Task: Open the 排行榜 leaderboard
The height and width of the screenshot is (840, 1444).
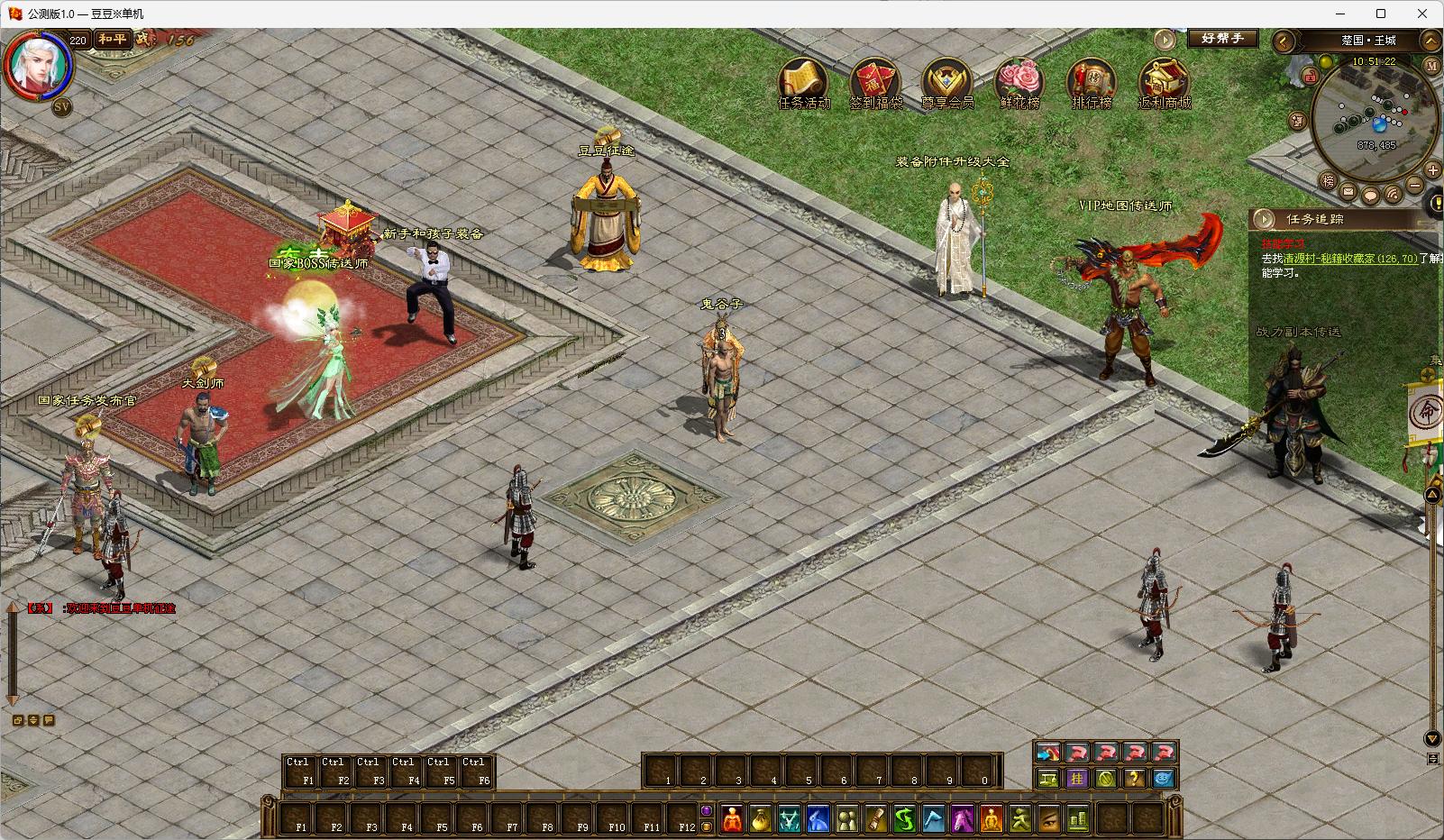Action: click(x=1092, y=81)
